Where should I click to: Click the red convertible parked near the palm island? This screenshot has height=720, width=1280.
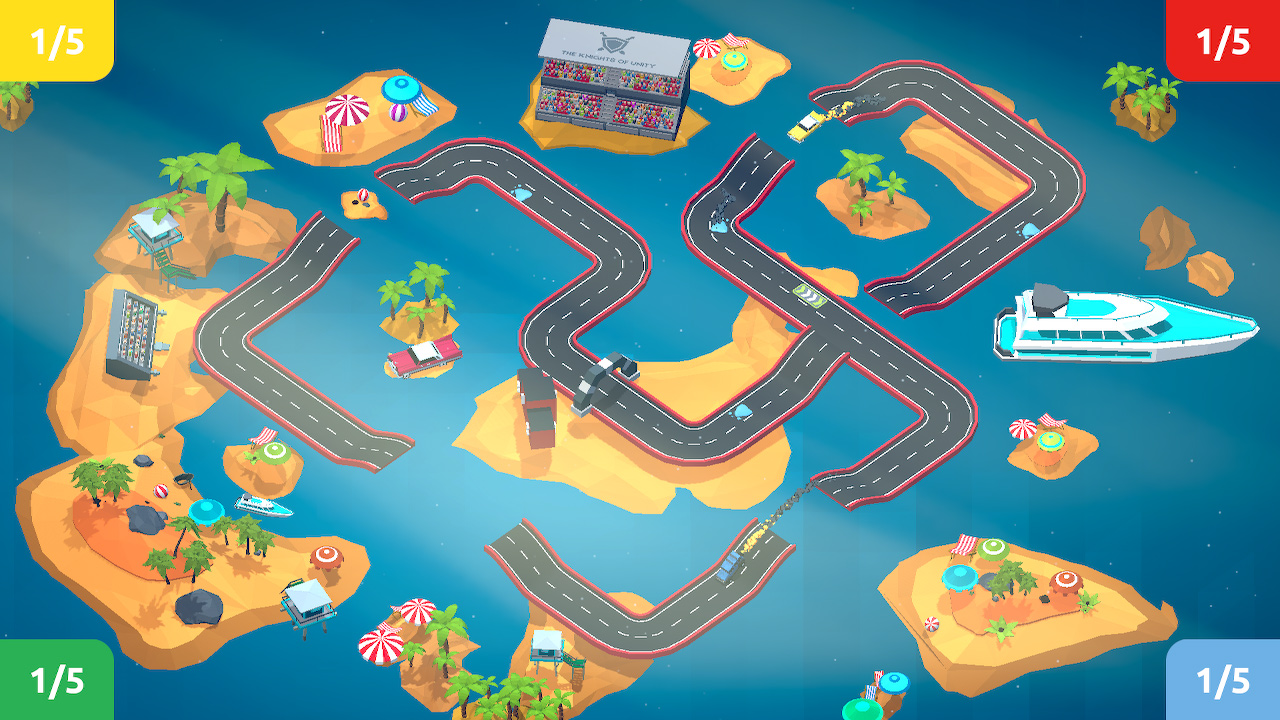coord(420,360)
